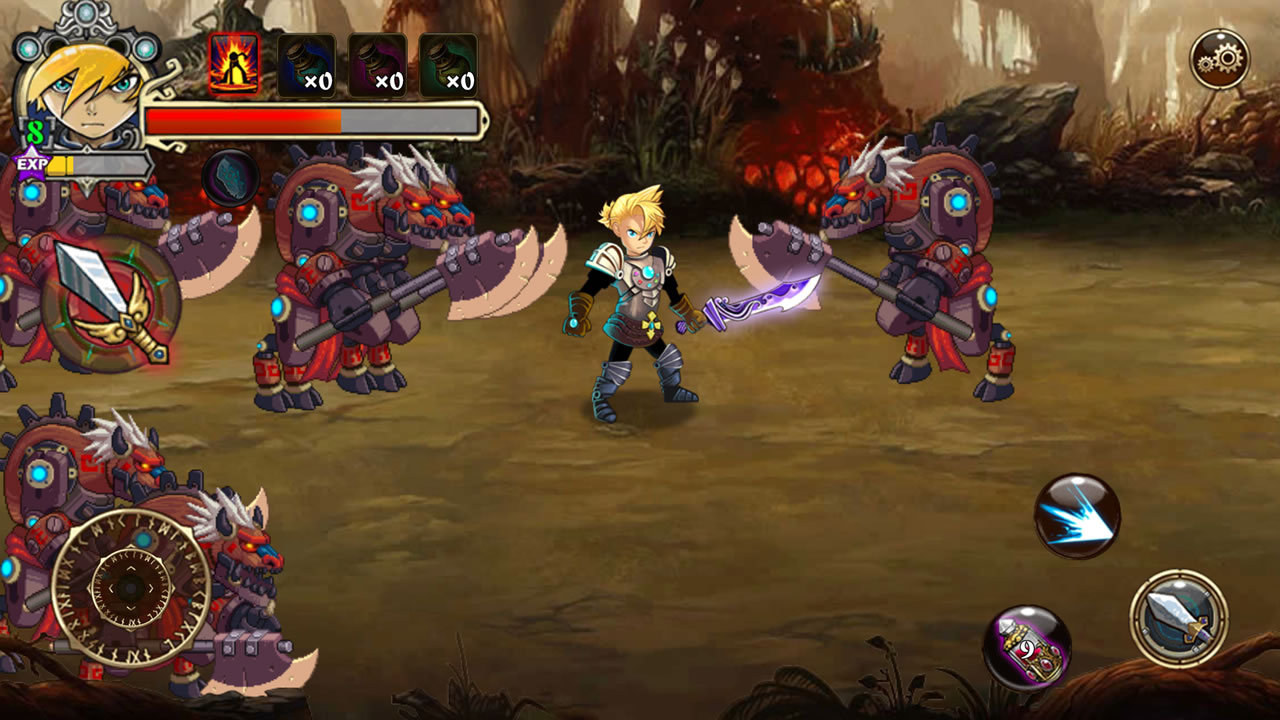
Task: Trigger the blue slash dash skill
Action: [1077, 516]
